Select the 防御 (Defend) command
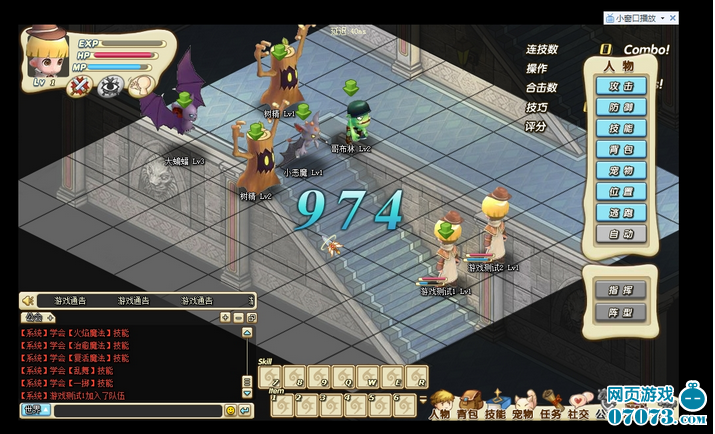 (621, 108)
